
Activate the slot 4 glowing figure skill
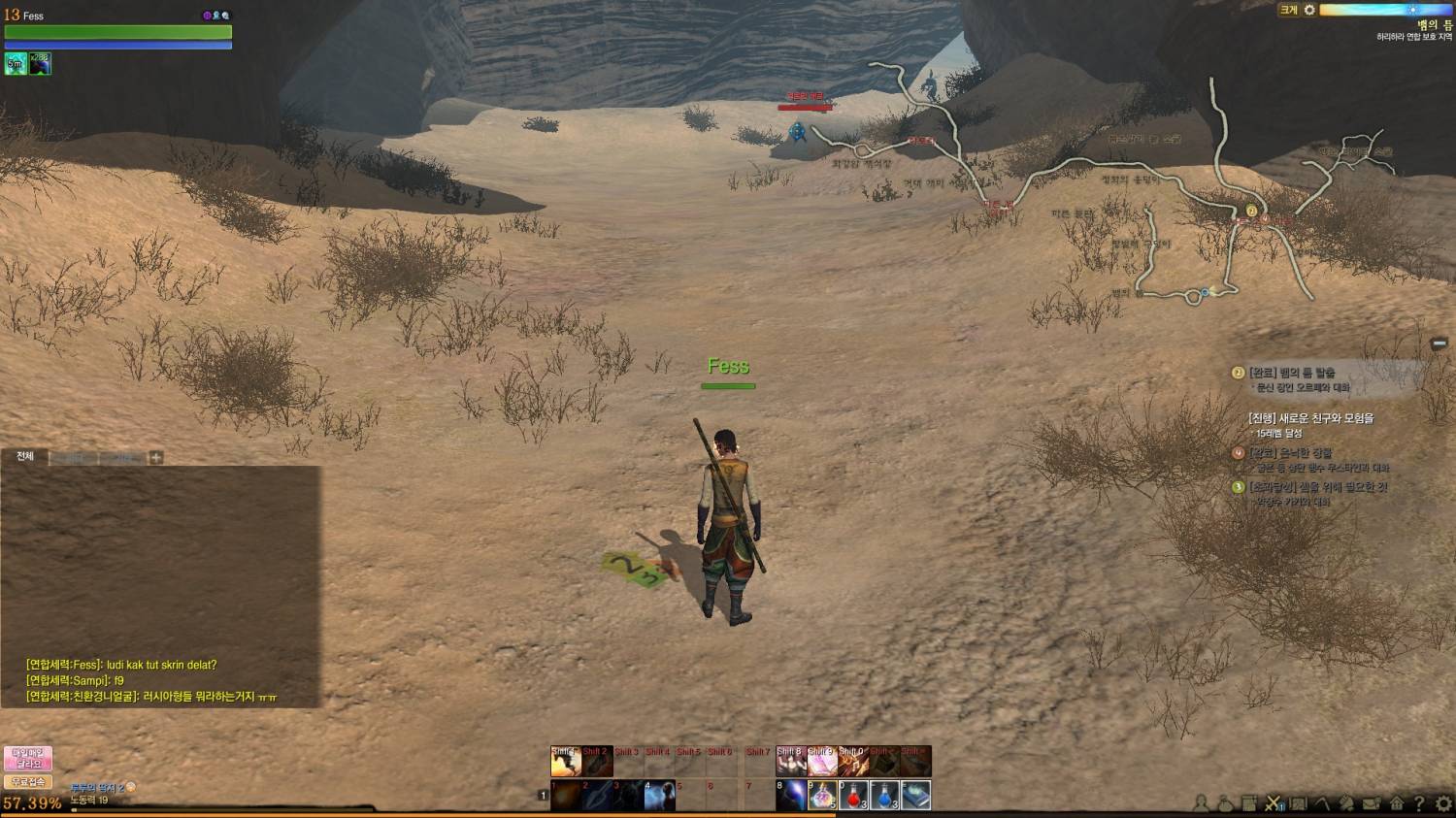coord(659,796)
